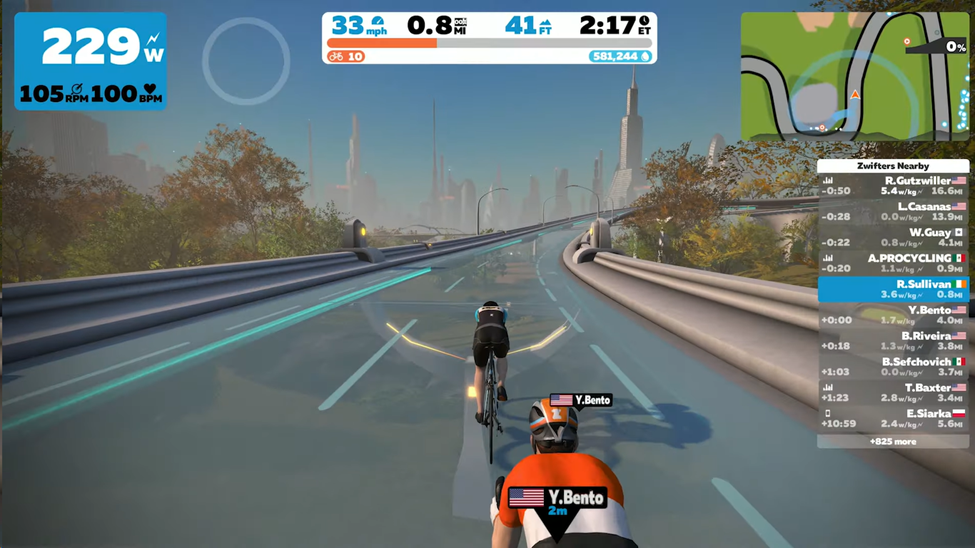Viewport: 975px width, 548px height.
Task: Click E.Siarka's nearby rider entry
Action: [x=893, y=418]
